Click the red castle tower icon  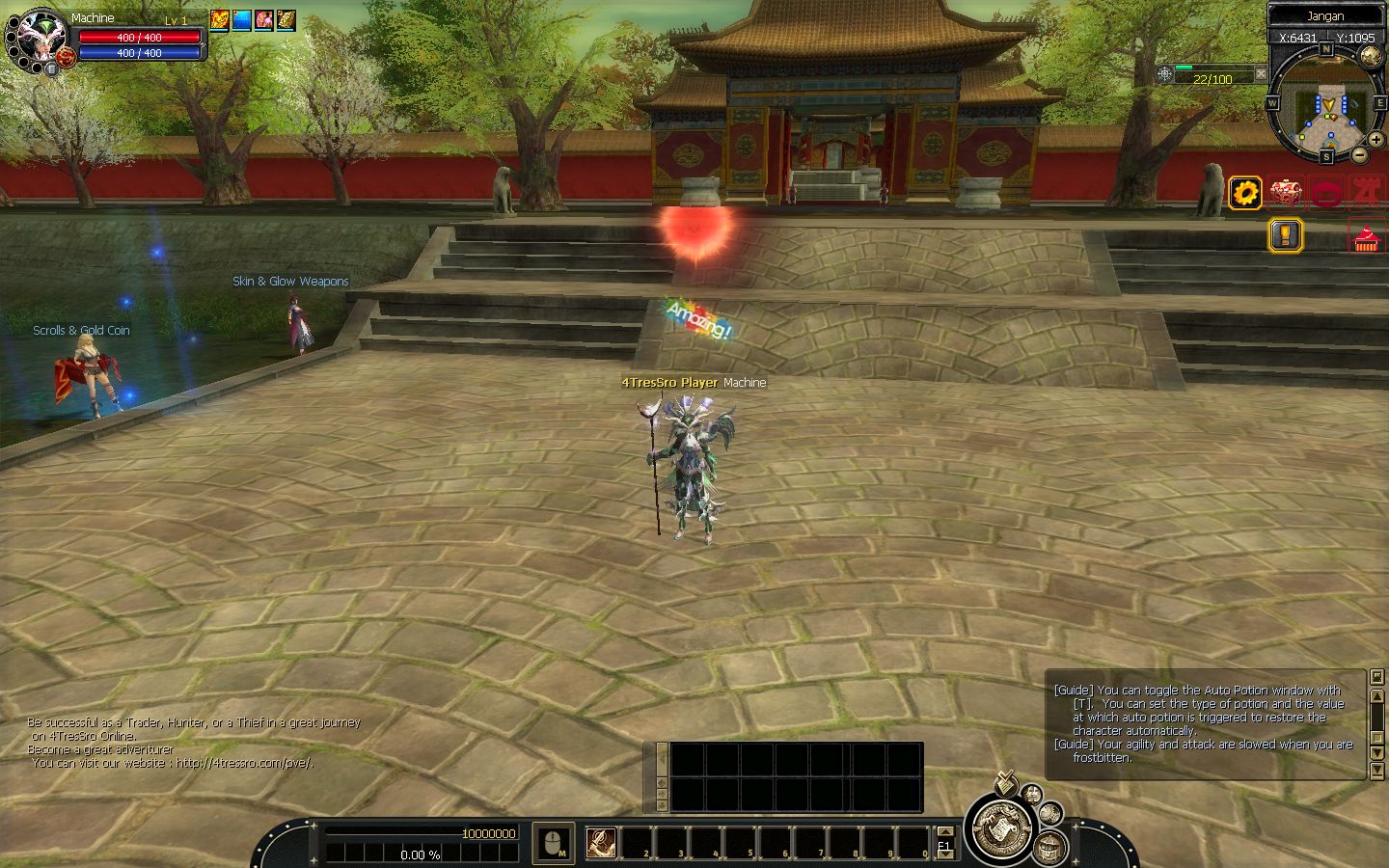click(x=1368, y=194)
